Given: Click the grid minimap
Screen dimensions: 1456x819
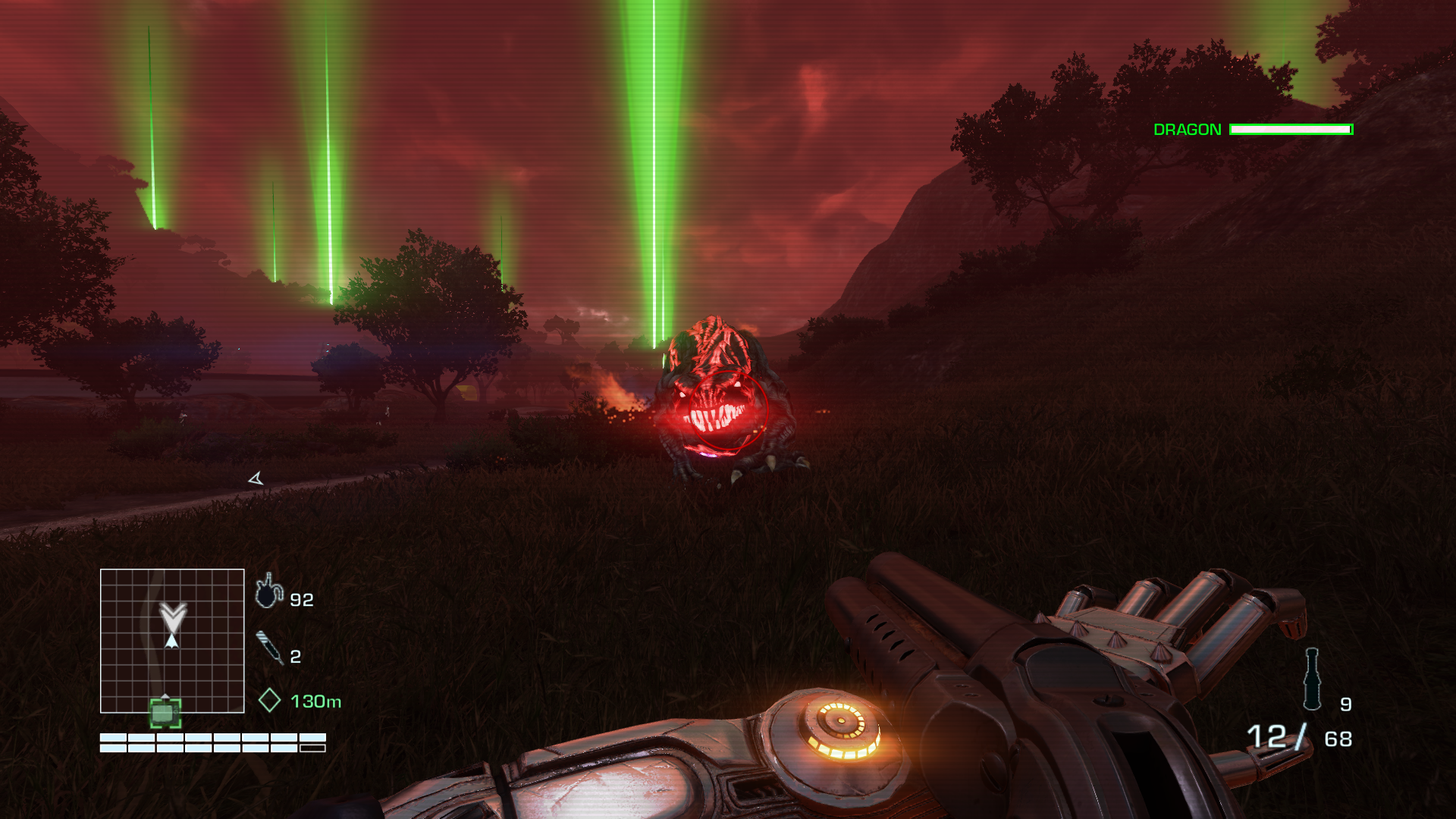Looking at the screenshot, I should point(172,641).
